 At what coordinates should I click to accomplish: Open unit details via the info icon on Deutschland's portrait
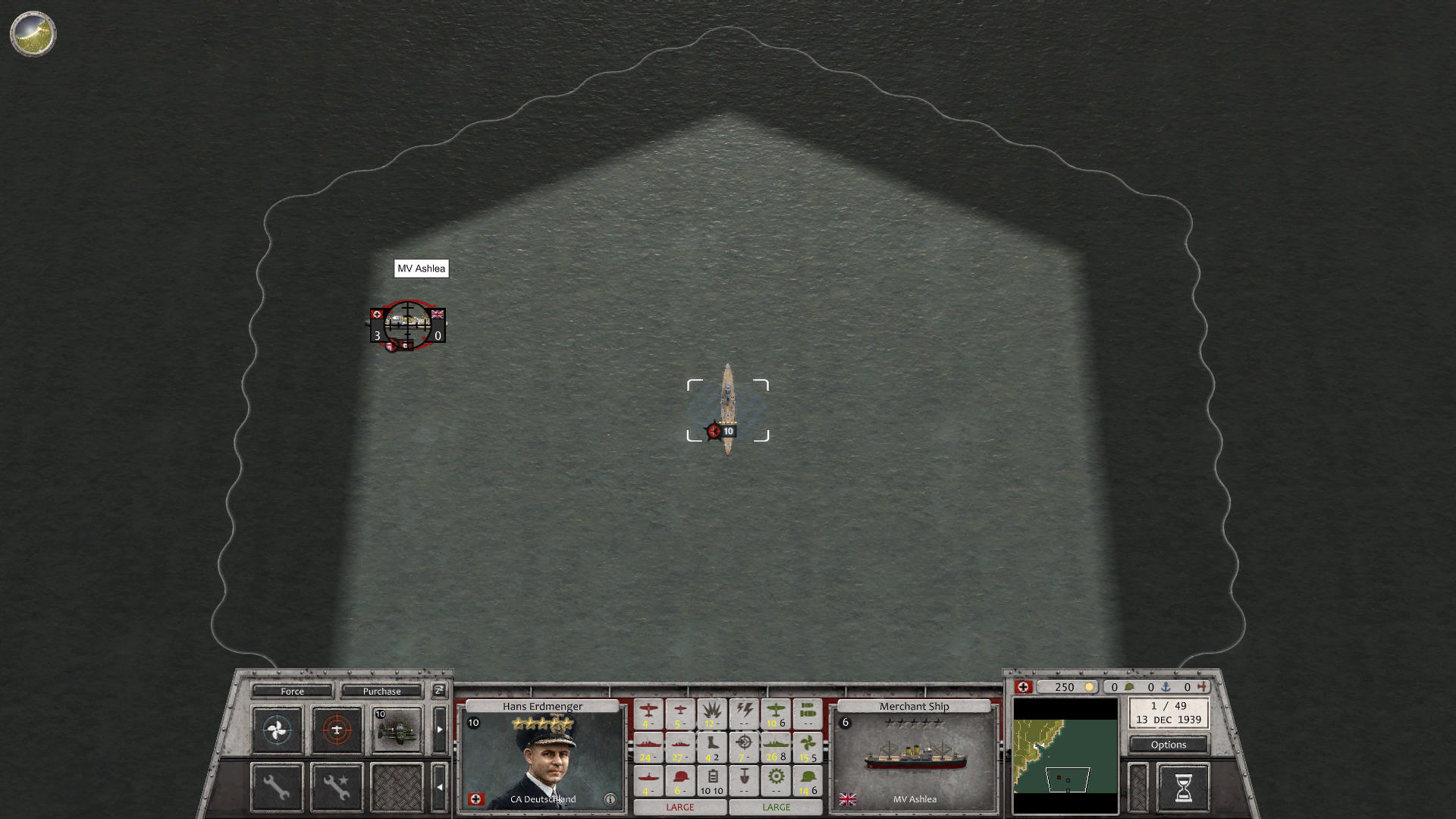tap(610, 799)
